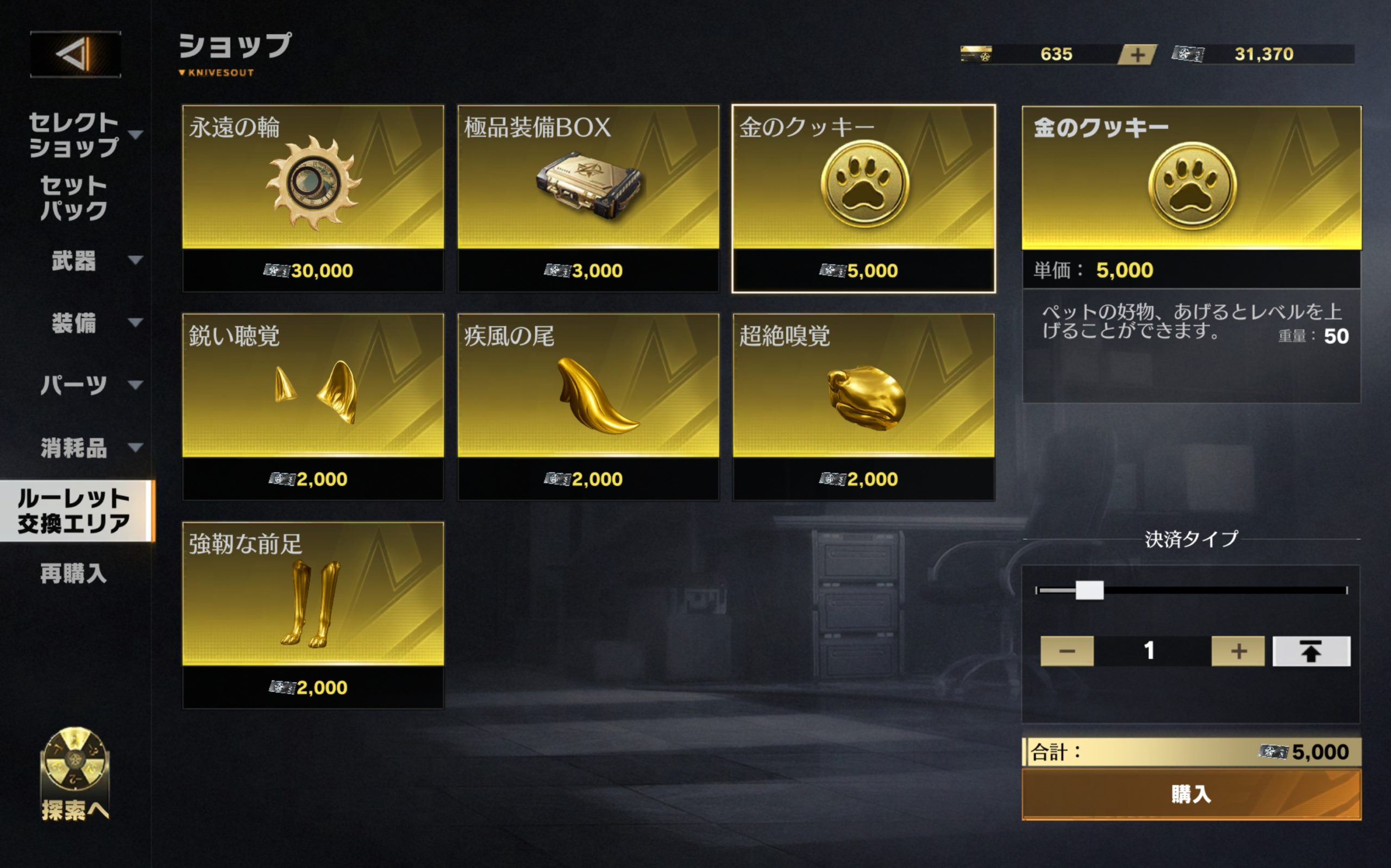Choose the 極品装備BOX item
Viewport: 1391px width, 868px height.
[x=588, y=198]
